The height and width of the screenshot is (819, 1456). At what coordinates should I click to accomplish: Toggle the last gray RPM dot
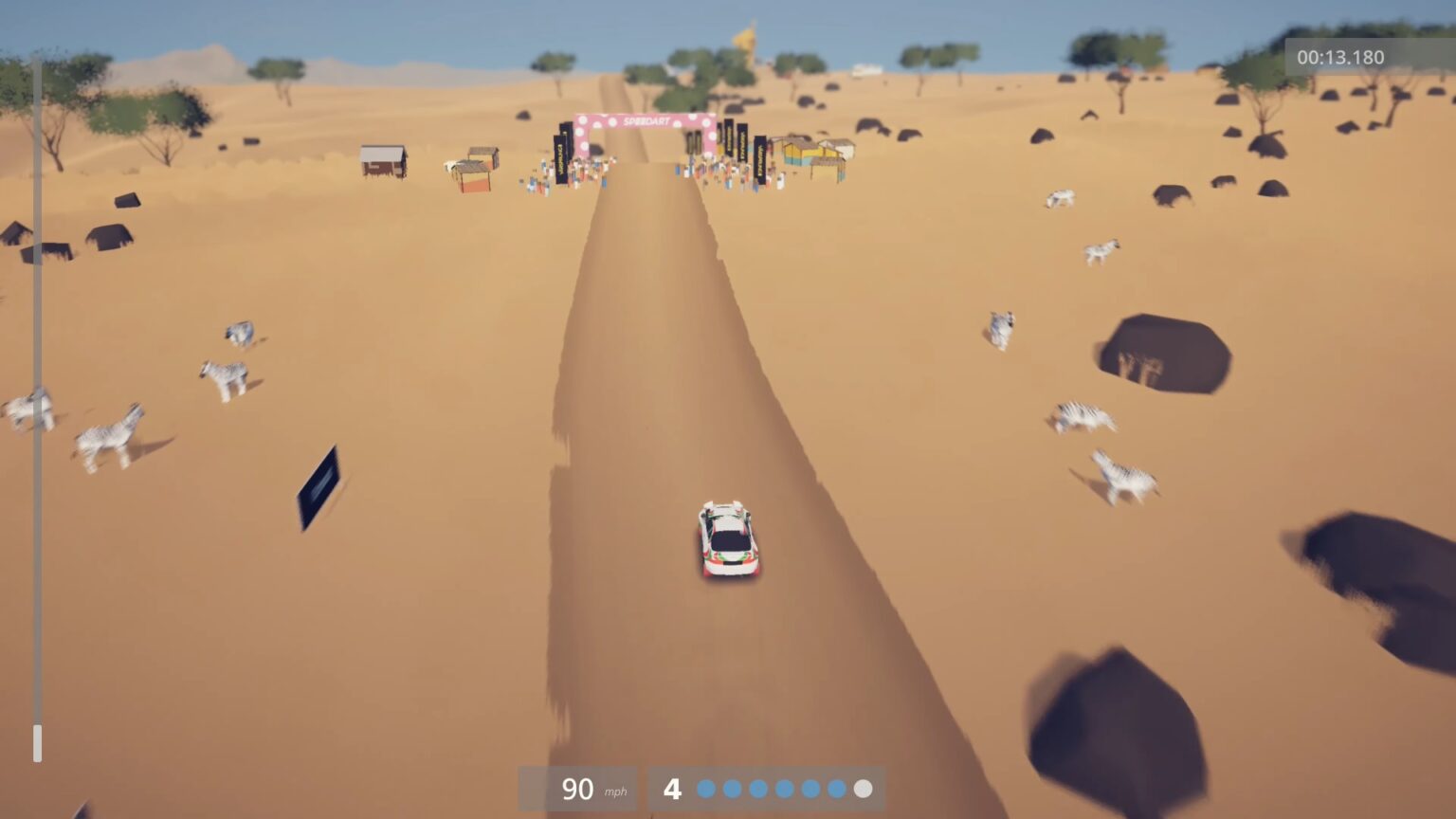click(863, 788)
